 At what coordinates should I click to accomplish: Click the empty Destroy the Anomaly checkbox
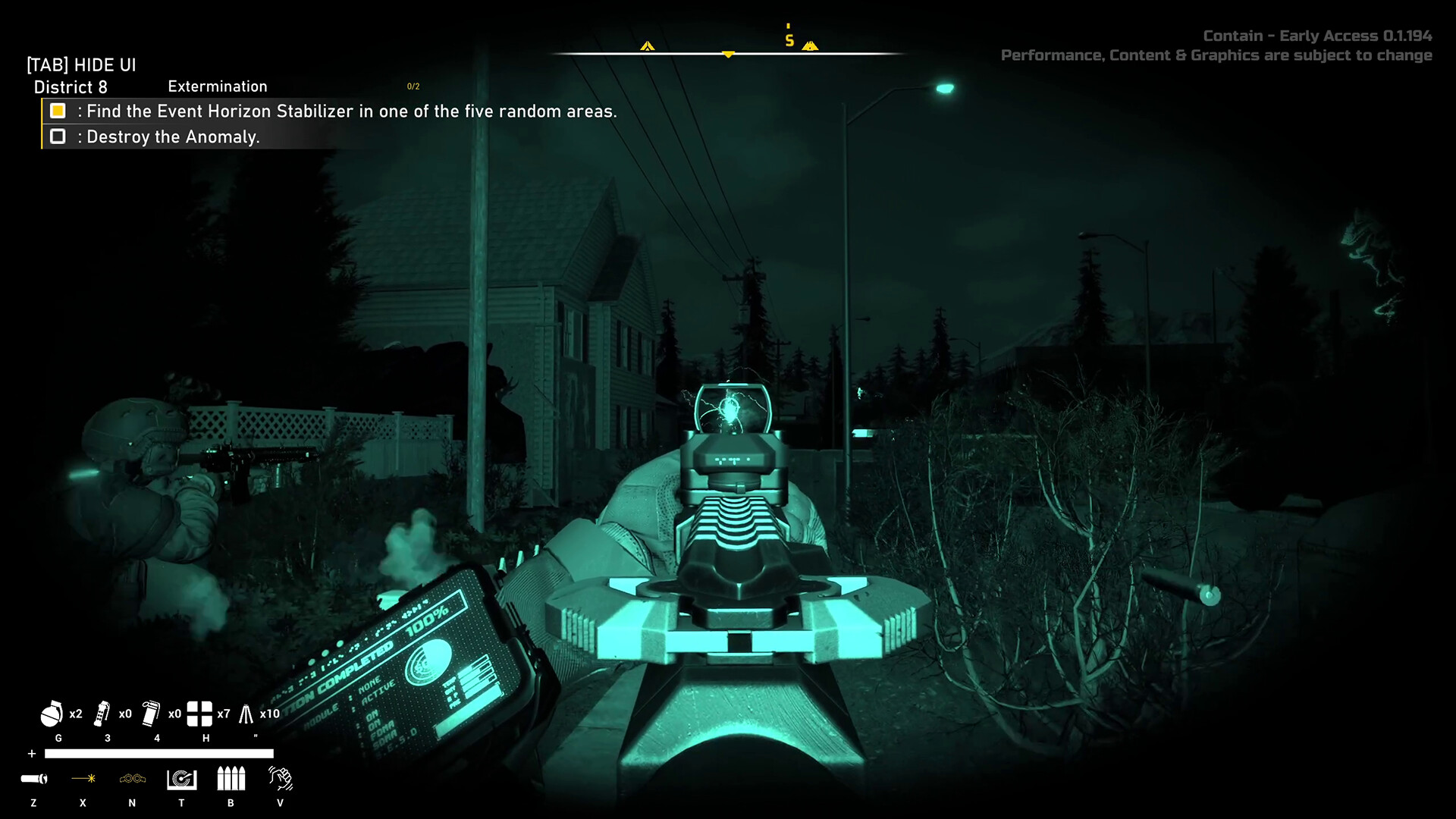click(58, 136)
